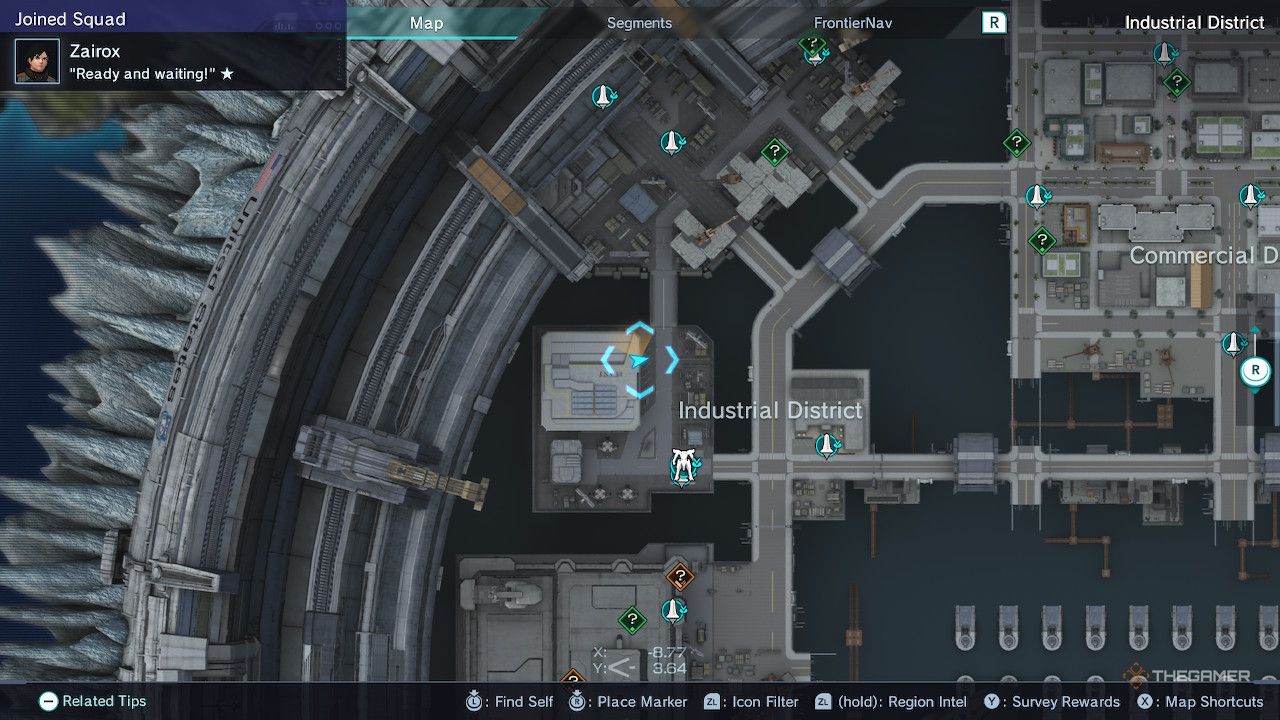Click the orange question diamond below the player
The width and height of the screenshot is (1280, 720).
(x=681, y=575)
